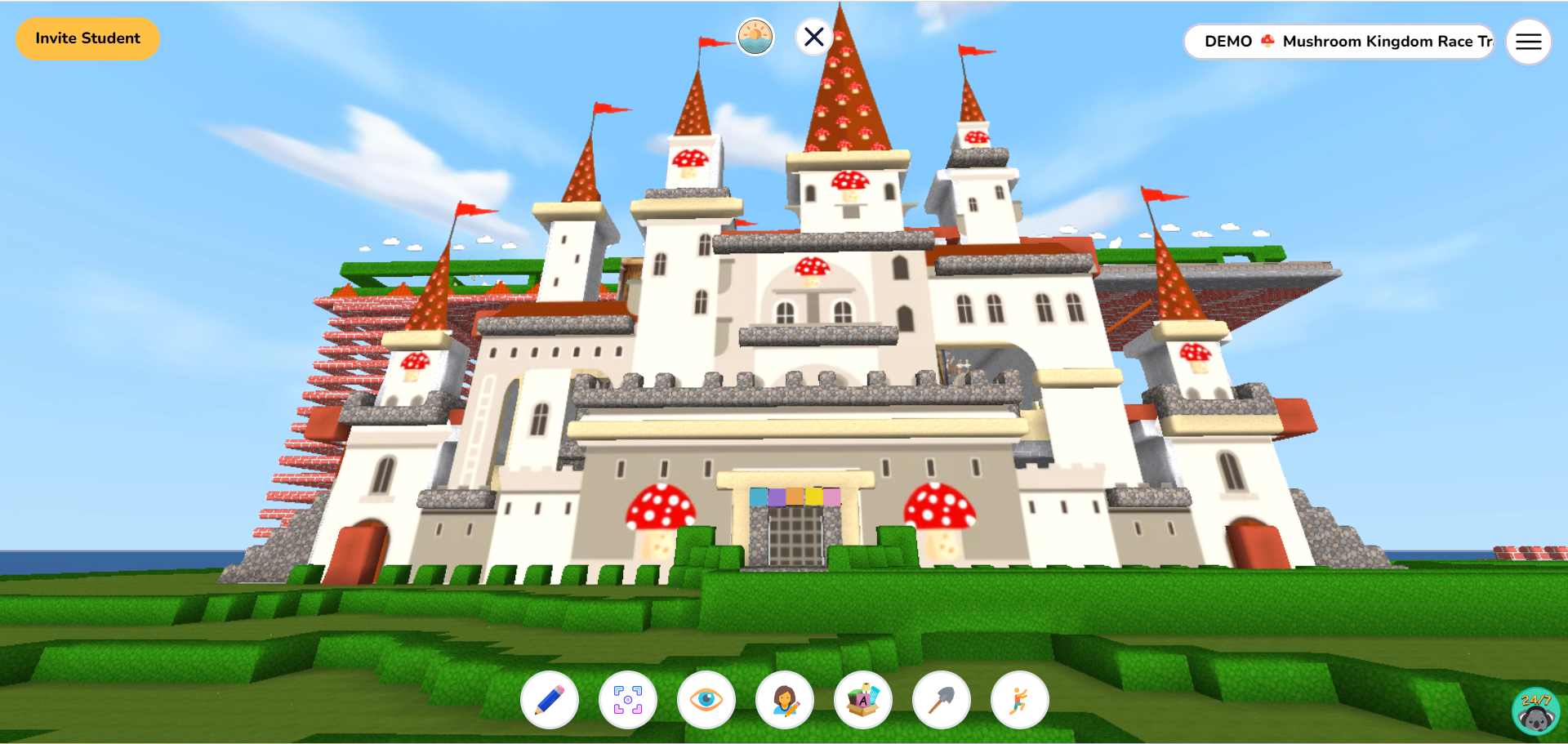Click the Mushroom Kingdom Race Track name field
Viewport: 1568px width, 744px height.
pos(1388,42)
